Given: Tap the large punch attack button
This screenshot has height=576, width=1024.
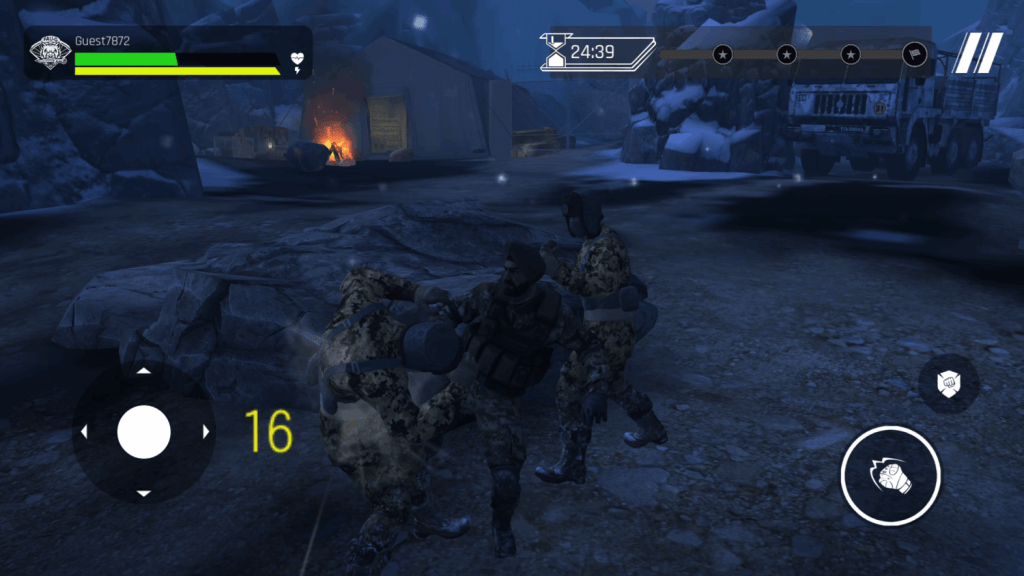Looking at the screenshot, I should [x=890, y=476].
